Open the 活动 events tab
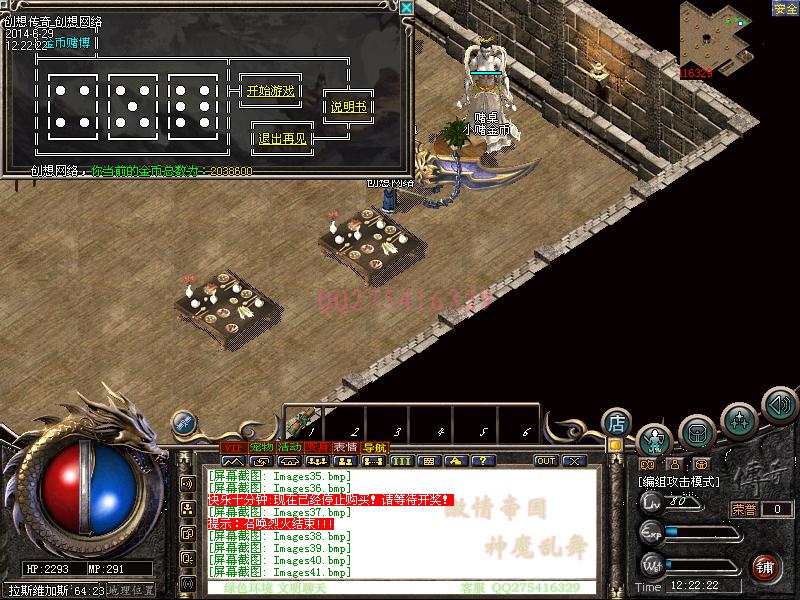800x600 pixels. point(290,447)
